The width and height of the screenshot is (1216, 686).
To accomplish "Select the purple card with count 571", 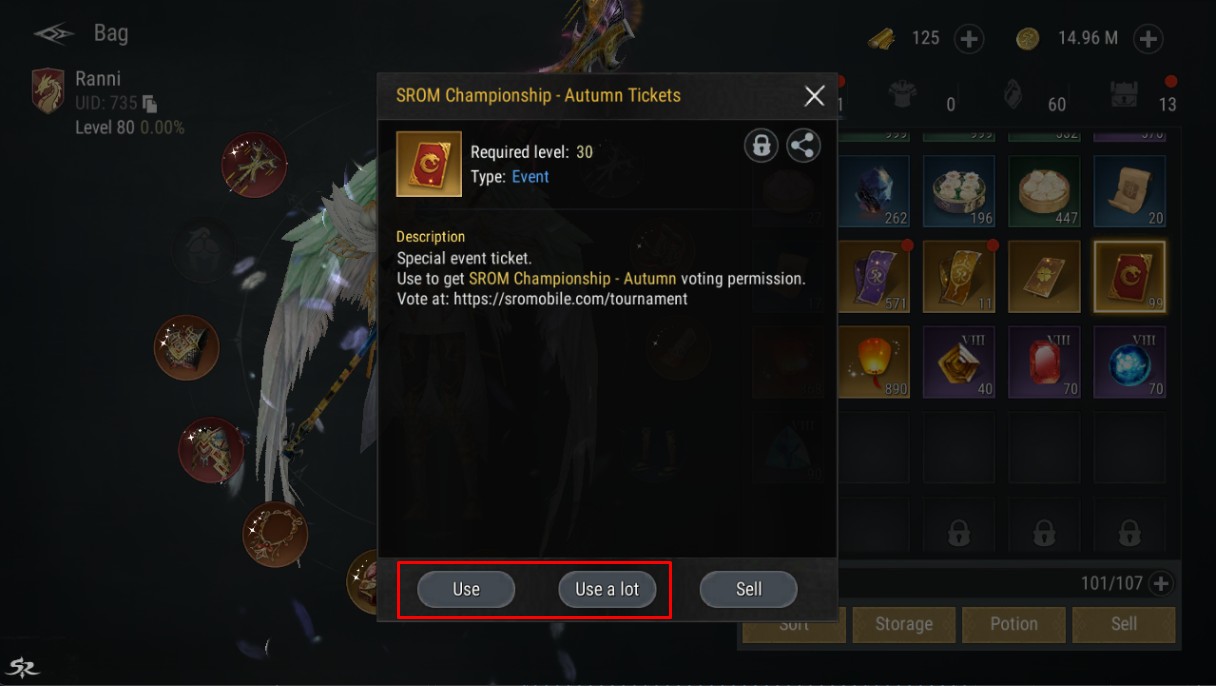I will tap(874, 277).
